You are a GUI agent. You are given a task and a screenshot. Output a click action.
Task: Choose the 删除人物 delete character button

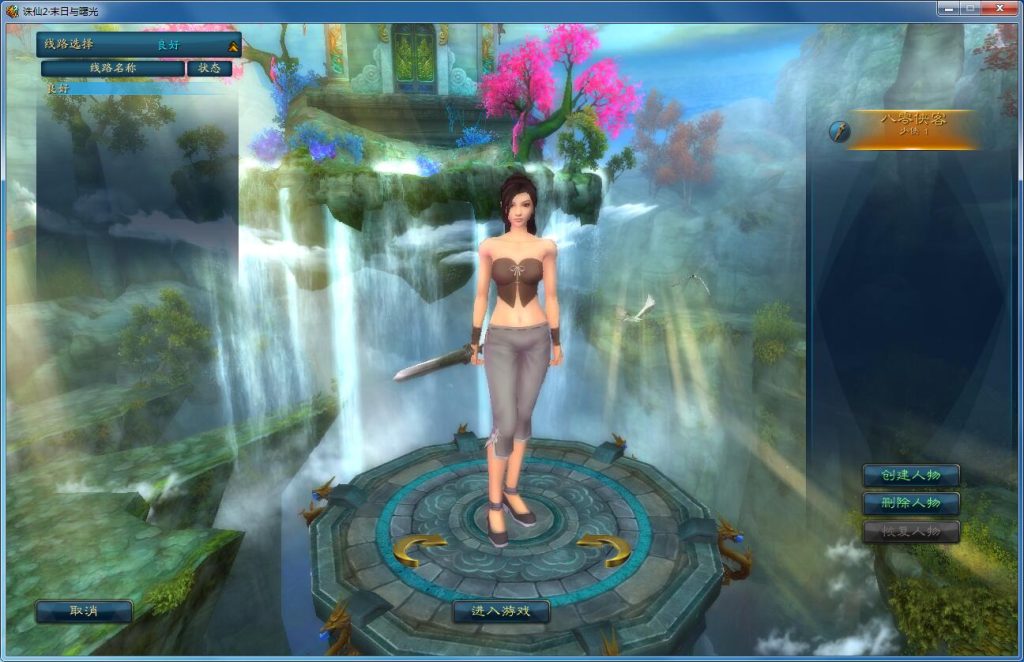(x=911, y=503)
